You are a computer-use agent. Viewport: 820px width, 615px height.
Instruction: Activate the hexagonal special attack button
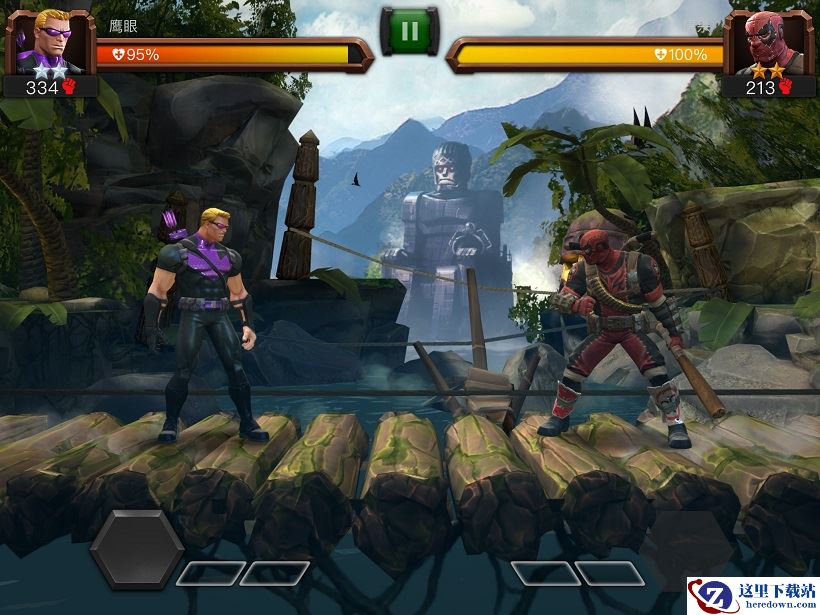tap(137, 549)
